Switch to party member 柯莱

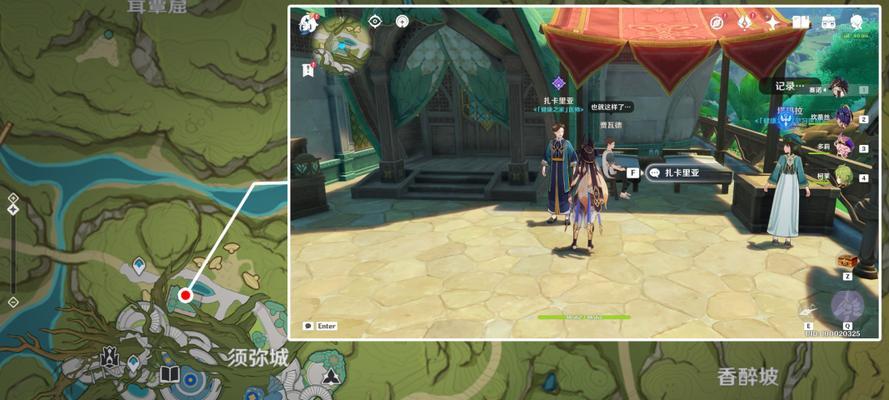point(843,176)
